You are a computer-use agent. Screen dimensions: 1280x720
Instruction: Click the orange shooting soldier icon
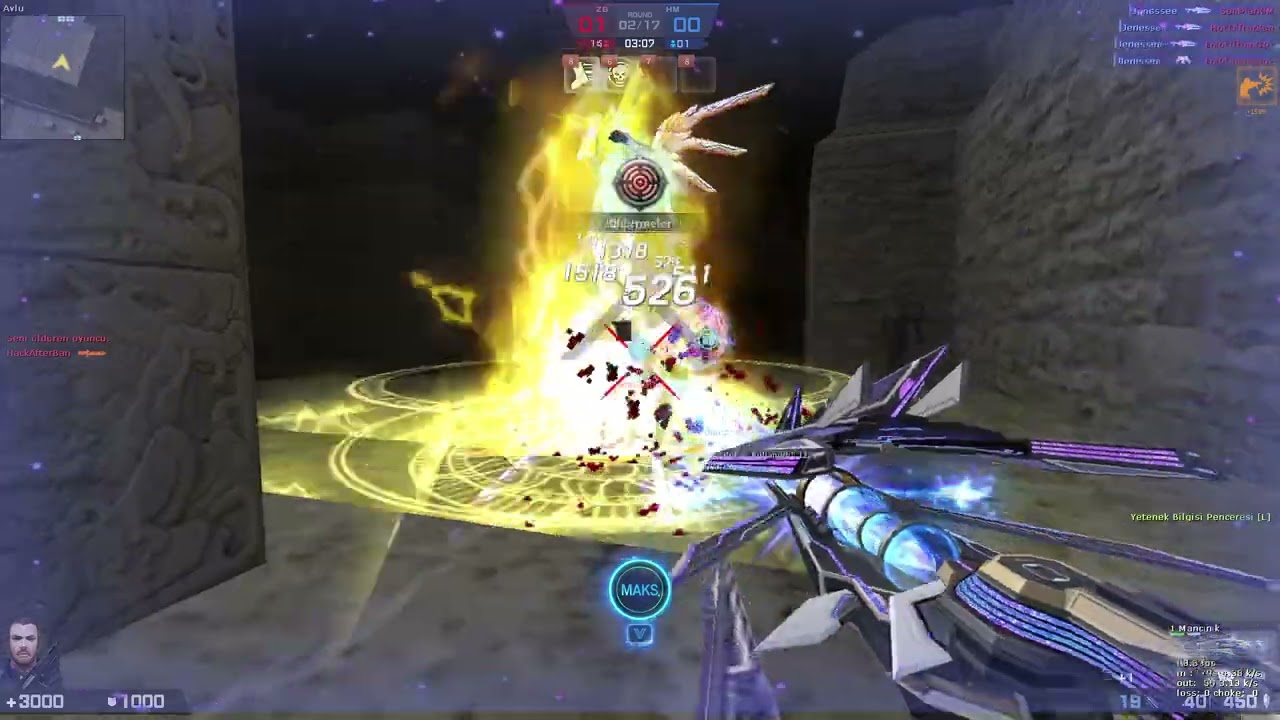1256,88
